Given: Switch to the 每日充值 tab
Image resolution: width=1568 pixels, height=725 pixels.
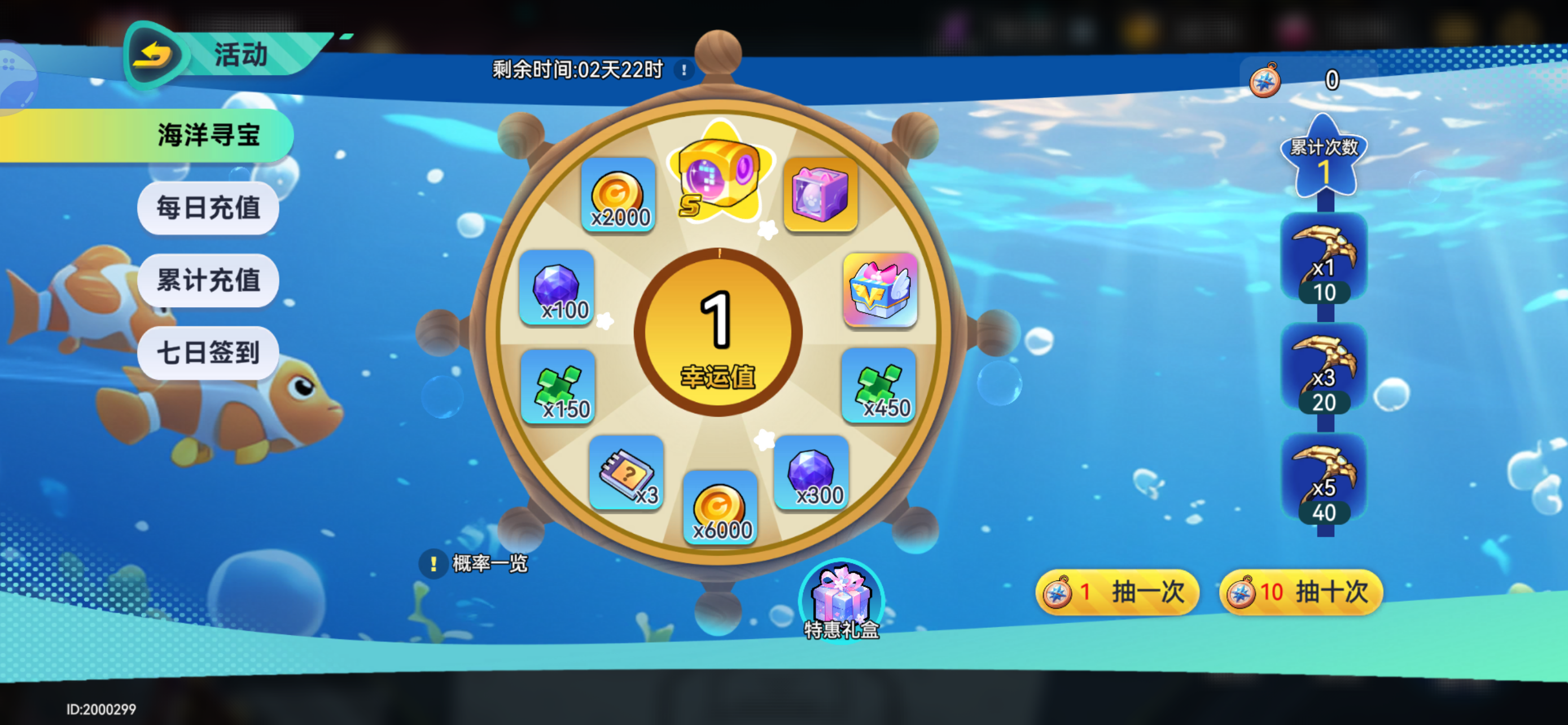Looking at the screenshot, I should pyautogui.click(x=208, y=208).
